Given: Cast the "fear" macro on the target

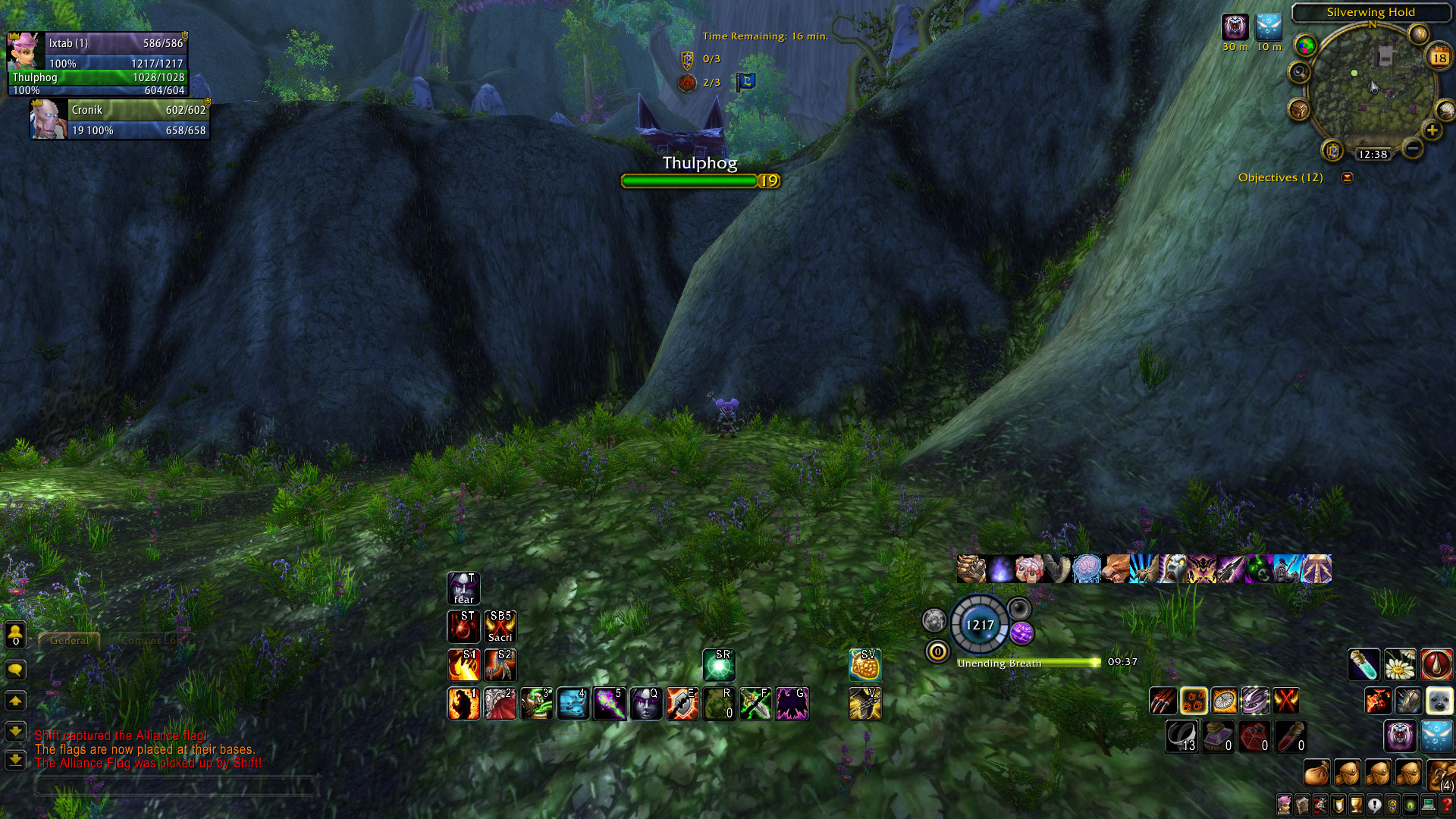Looking at the screenshot, I should coord(463,588).
